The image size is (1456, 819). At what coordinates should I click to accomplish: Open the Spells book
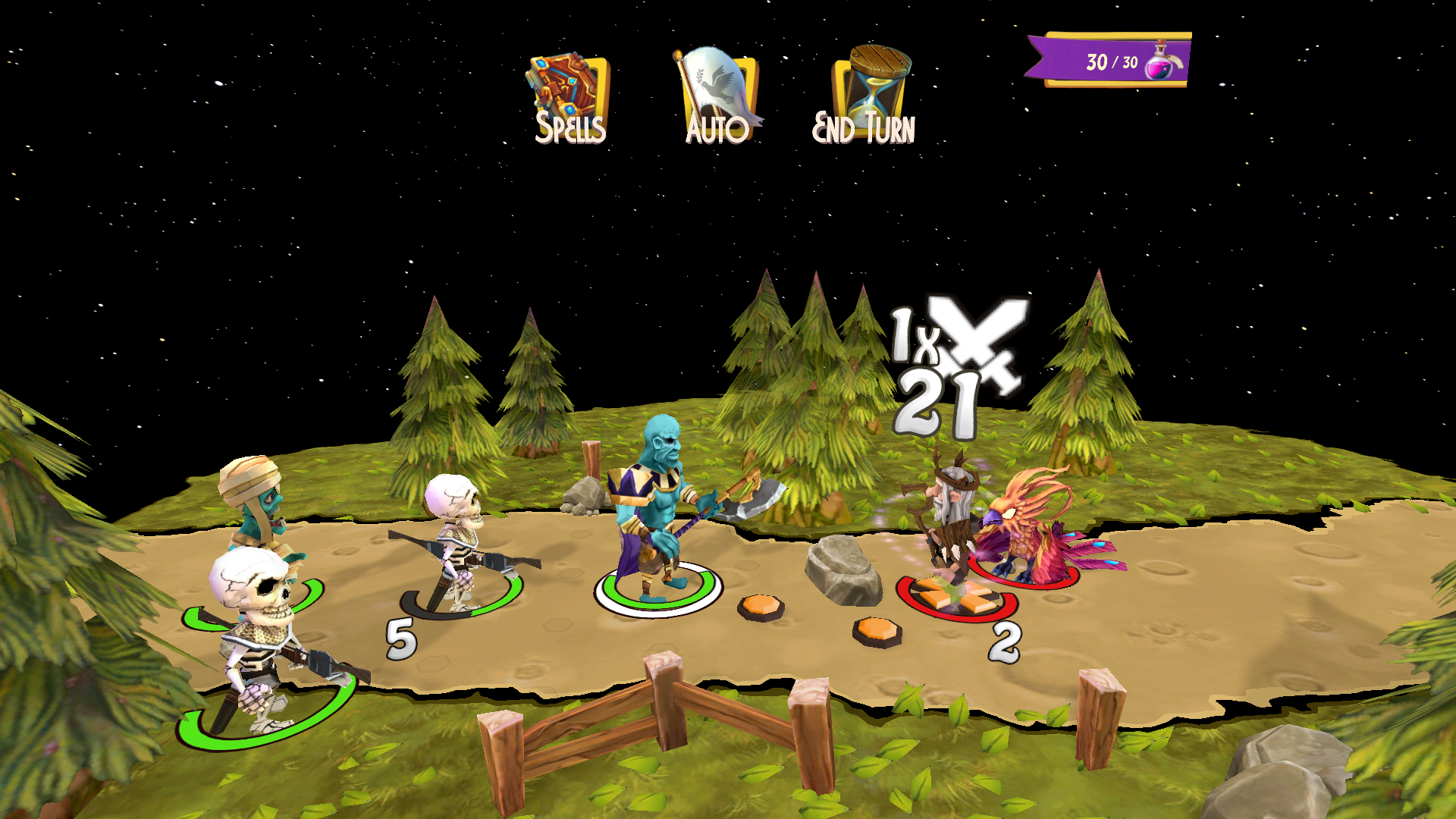pyautogui.click(x=569, y=97)
